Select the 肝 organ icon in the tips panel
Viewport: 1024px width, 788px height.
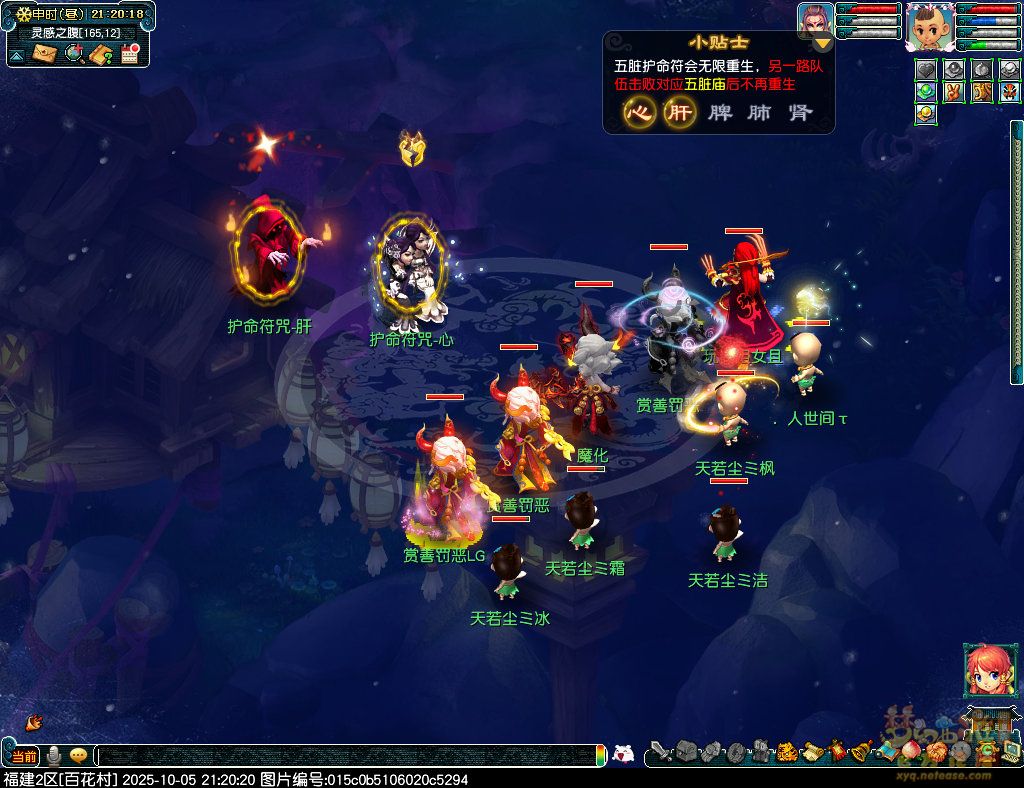(679, 113)
